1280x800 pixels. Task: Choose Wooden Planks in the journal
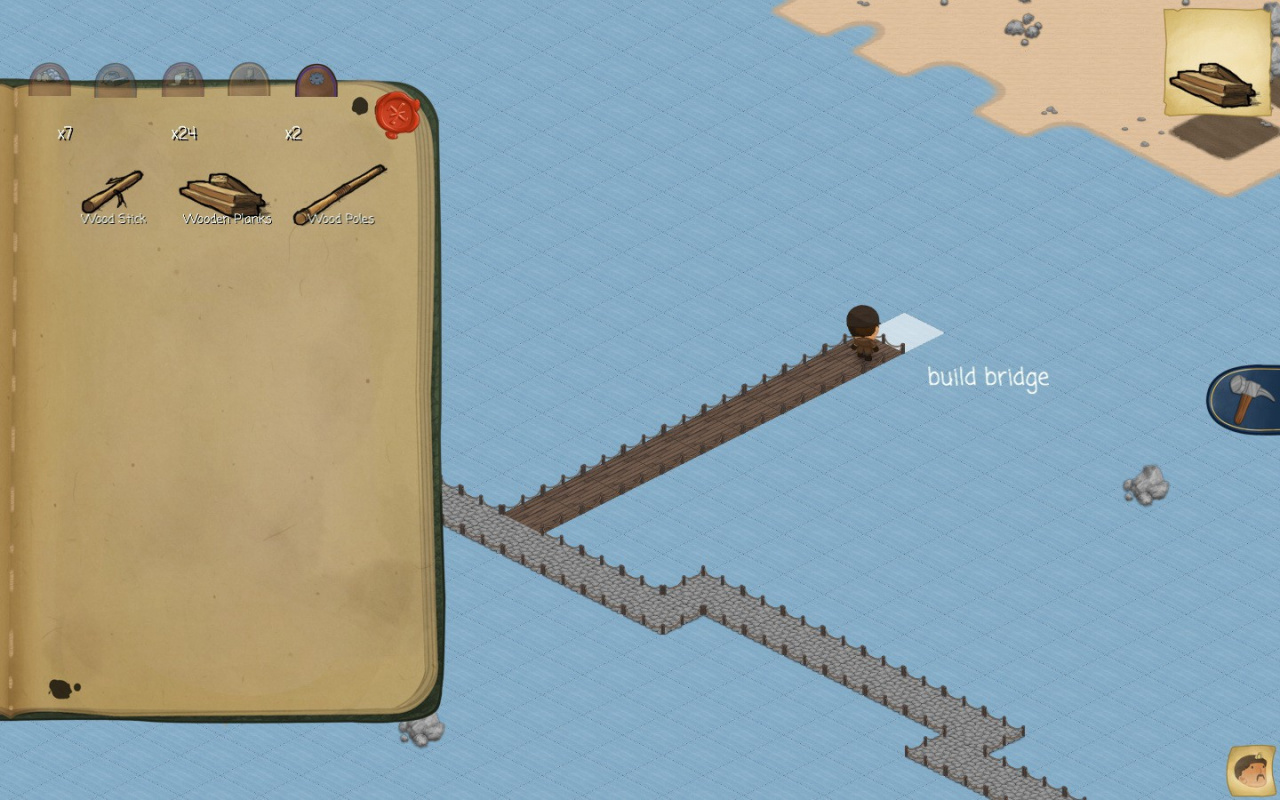(x=223, y=193)
